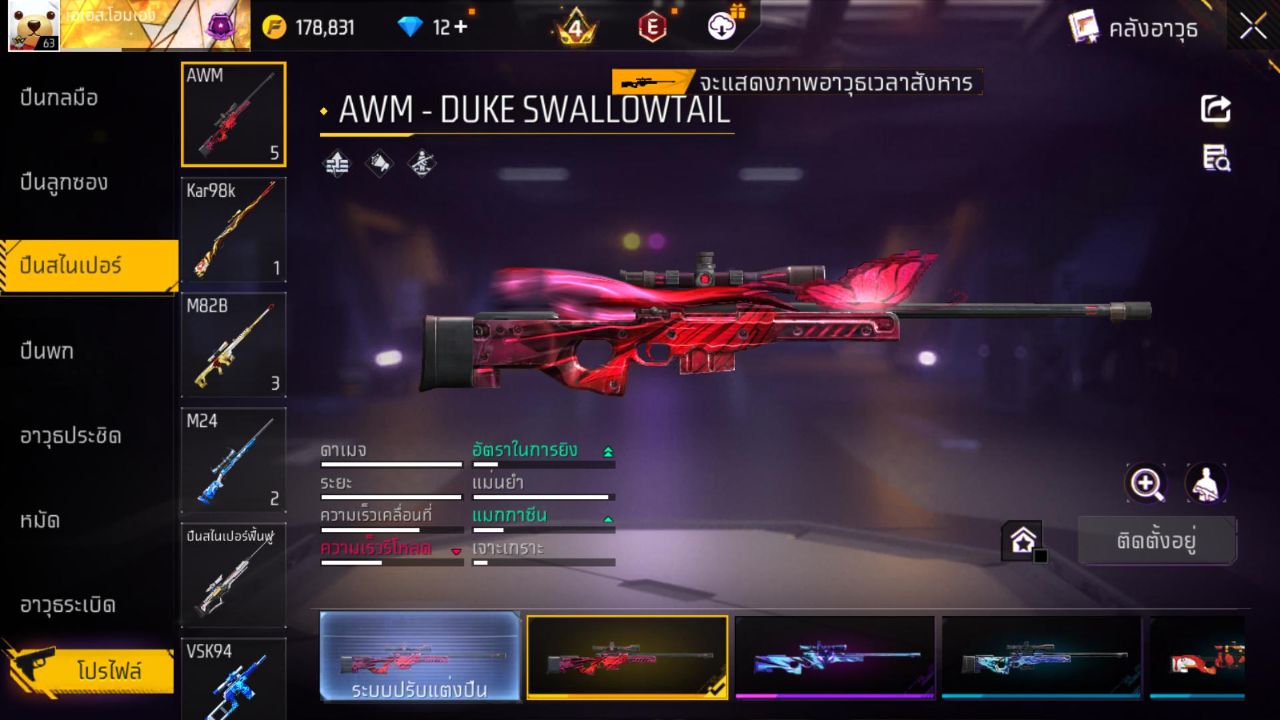Select the stat upgrade diamond icon under the name
Viewport: 1280px width, 720px height.
pos(336,163)
